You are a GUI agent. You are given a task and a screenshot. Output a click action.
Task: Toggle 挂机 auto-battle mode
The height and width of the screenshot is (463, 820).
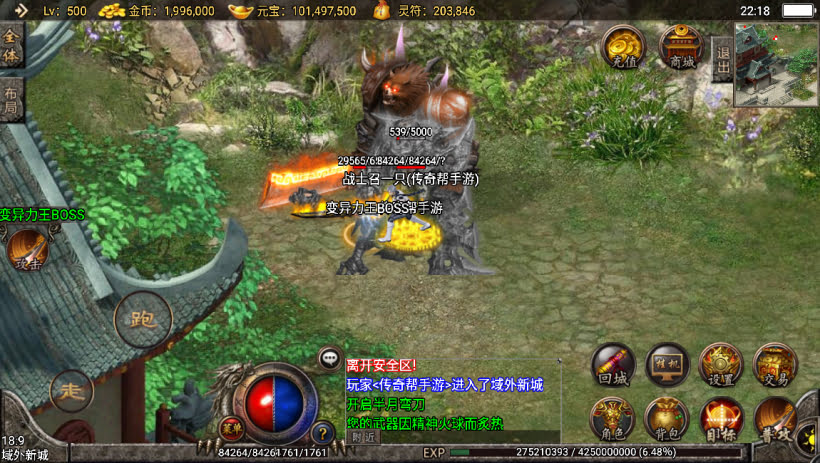pyautogui.click(x=667, y=365)
